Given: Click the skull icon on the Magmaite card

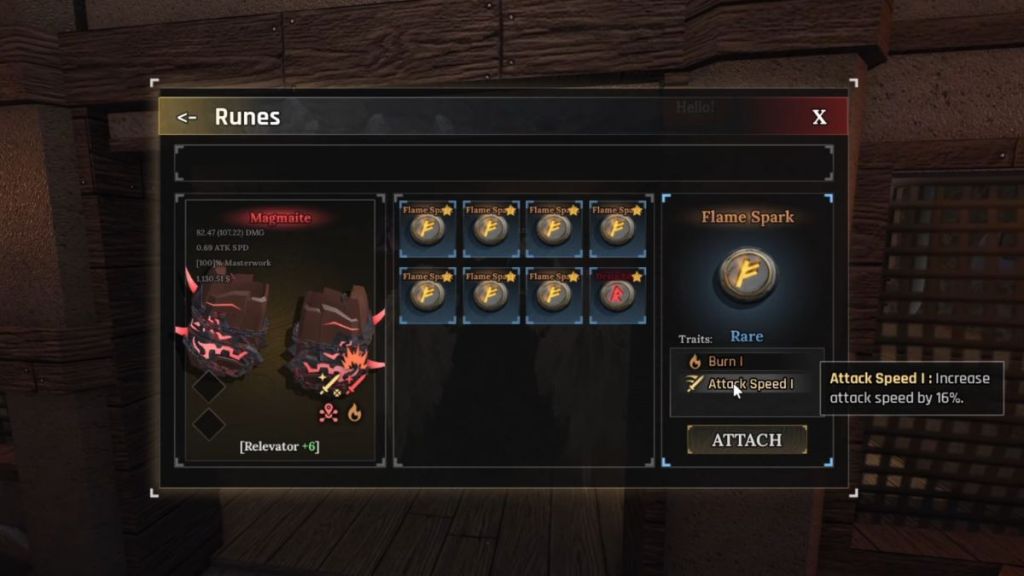Looking at the screenshot, I should click(329, 413).
